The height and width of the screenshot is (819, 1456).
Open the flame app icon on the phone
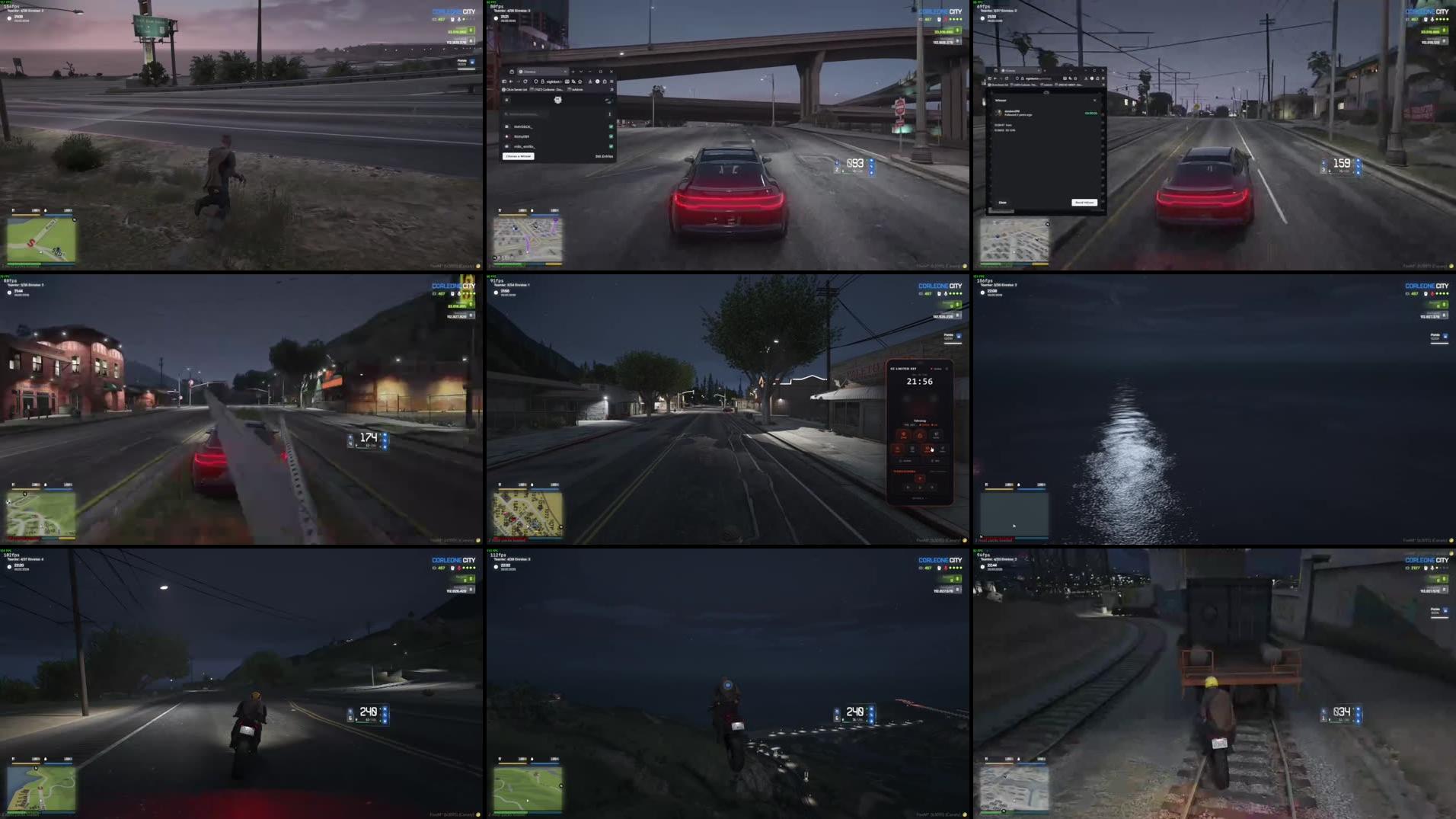920,435
